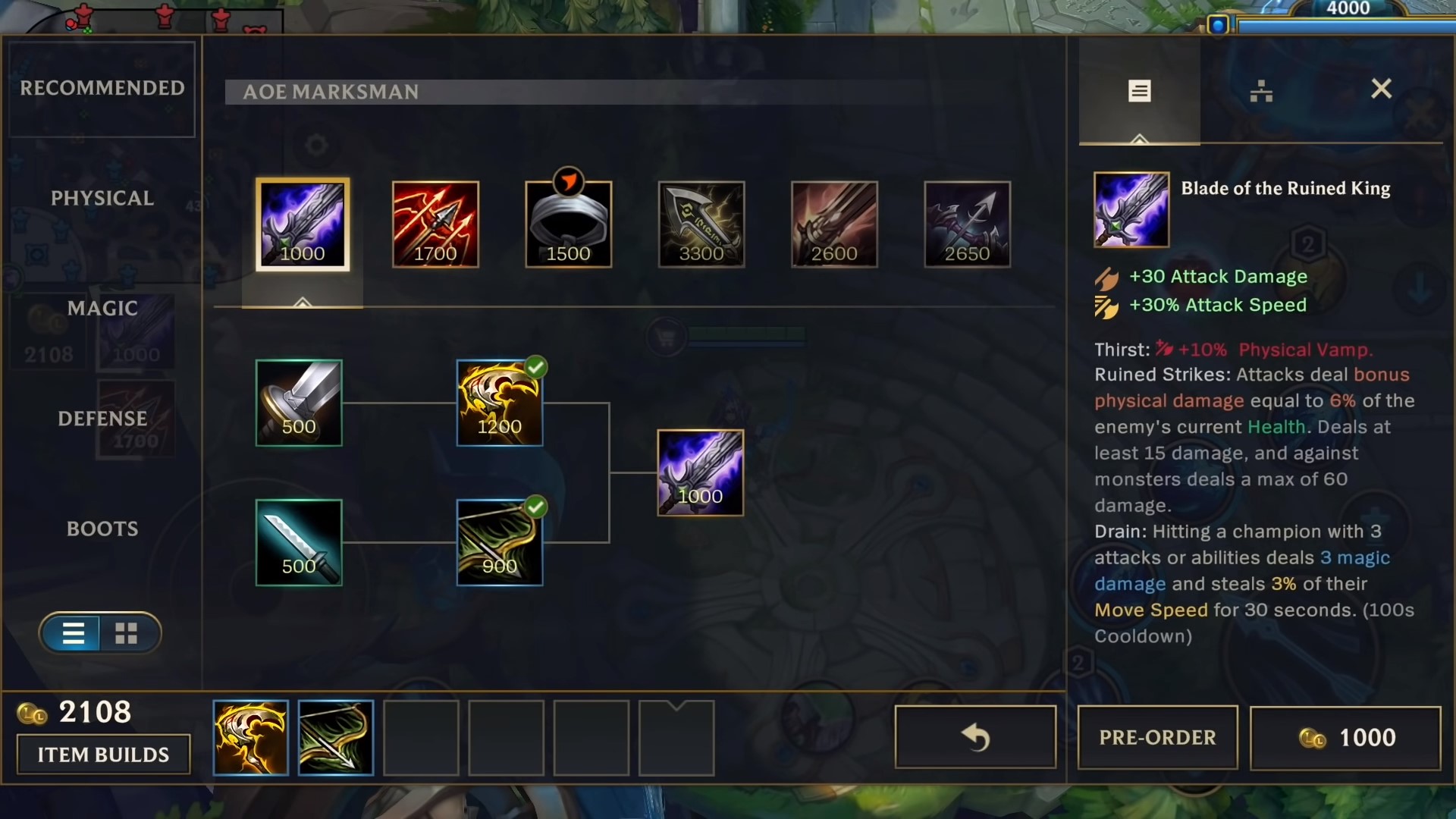Open the Recommended items category
The height and width of the screenshot is (819, 1456).
point(102,88)
